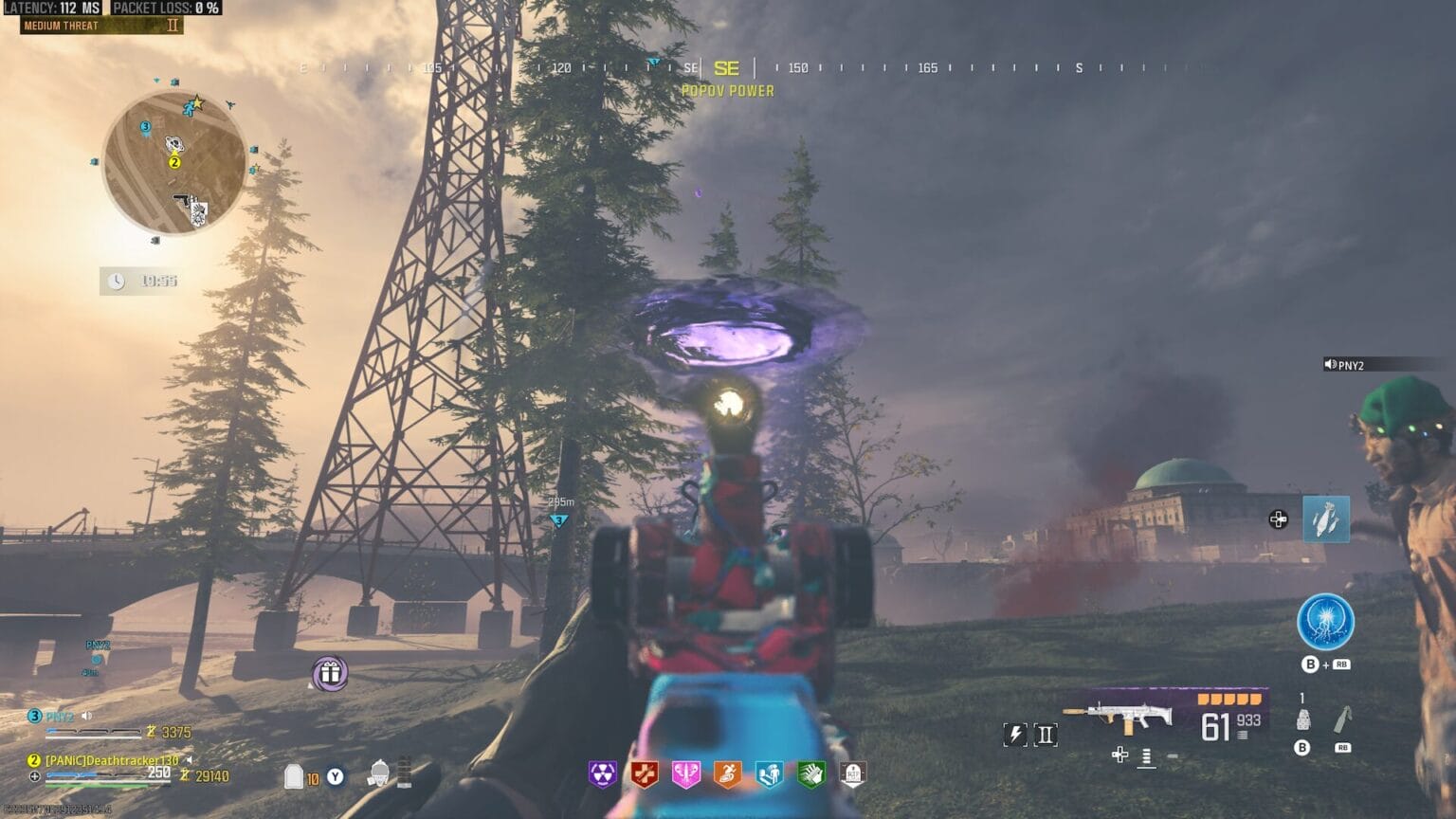Screen dimensions: 1456x819
Task: Unmute [PANiC]Deathtracker130's muted speaker icon
Action: [x=190, y=760]
